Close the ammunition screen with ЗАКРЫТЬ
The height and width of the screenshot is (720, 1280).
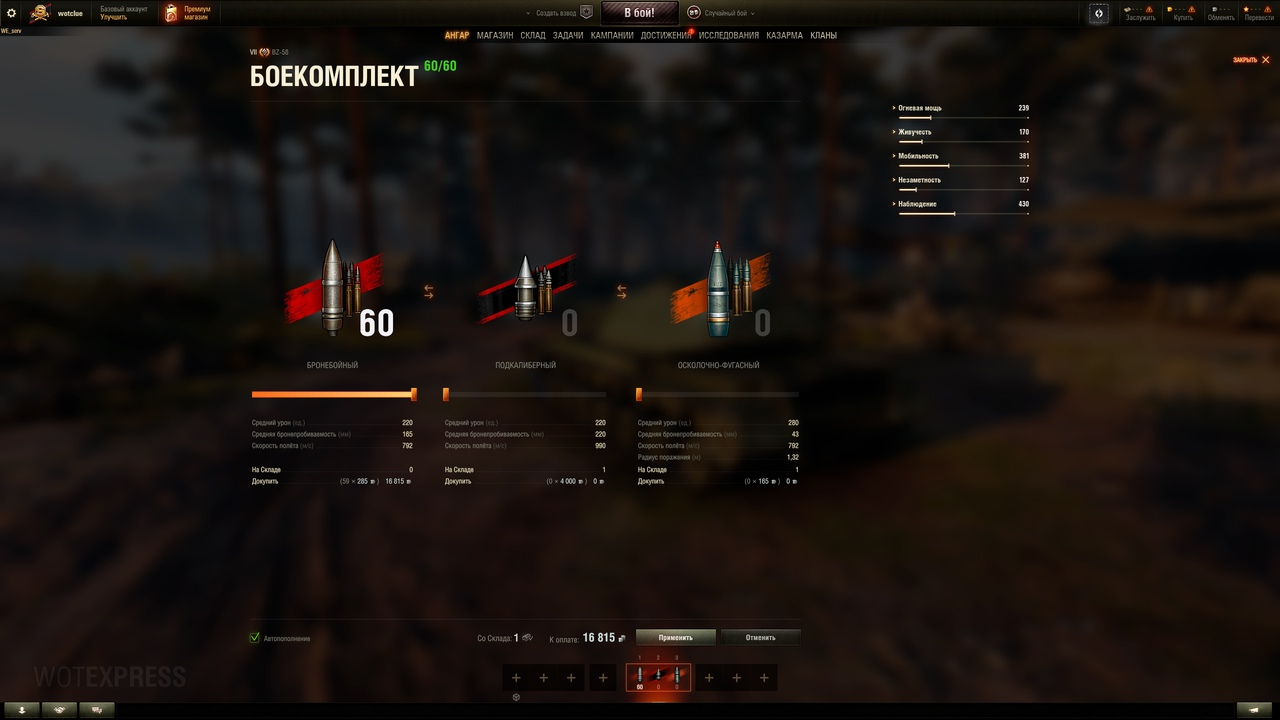click(1251, 60)
